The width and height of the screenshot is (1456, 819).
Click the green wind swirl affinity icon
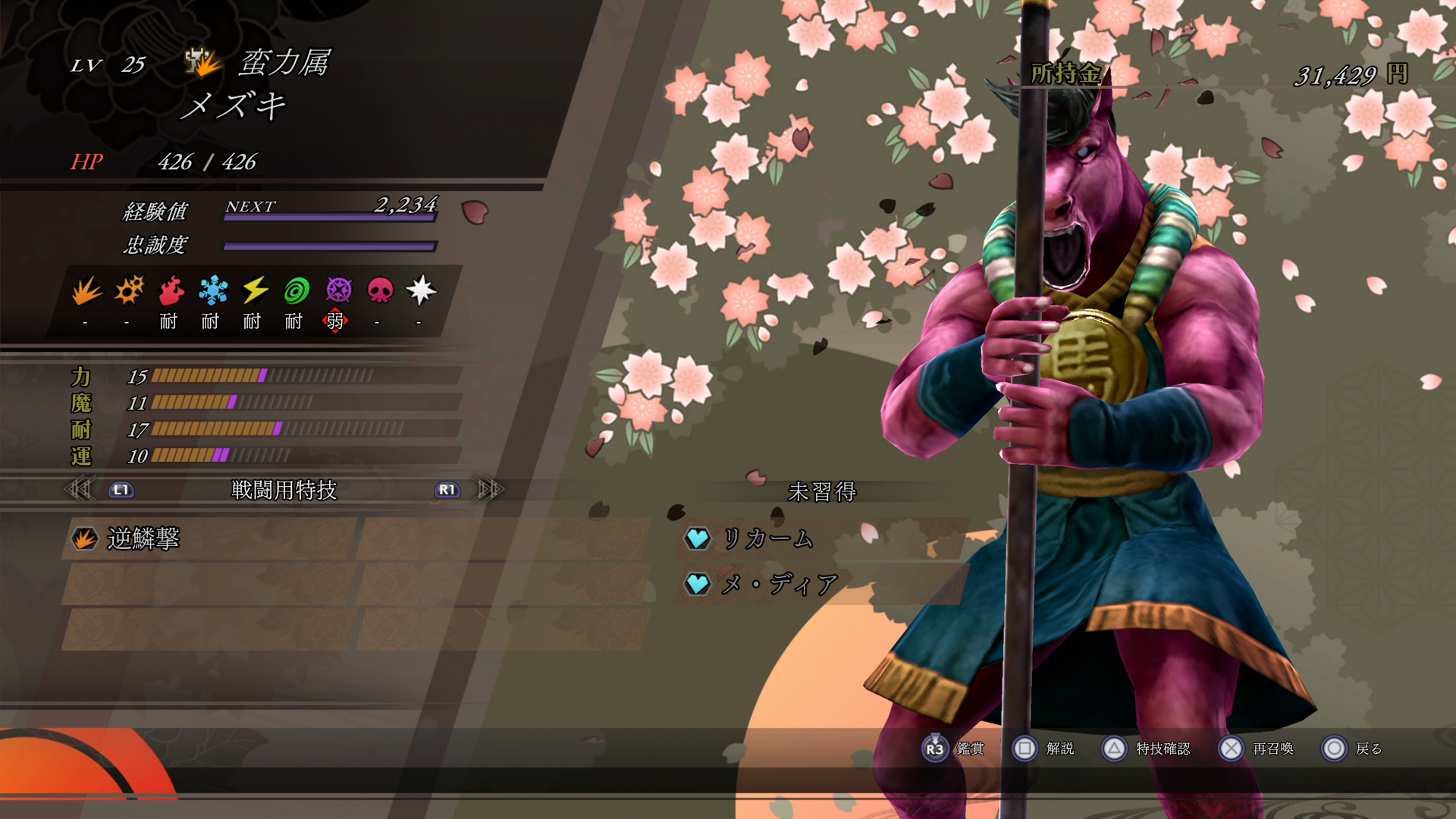point(297,290)
